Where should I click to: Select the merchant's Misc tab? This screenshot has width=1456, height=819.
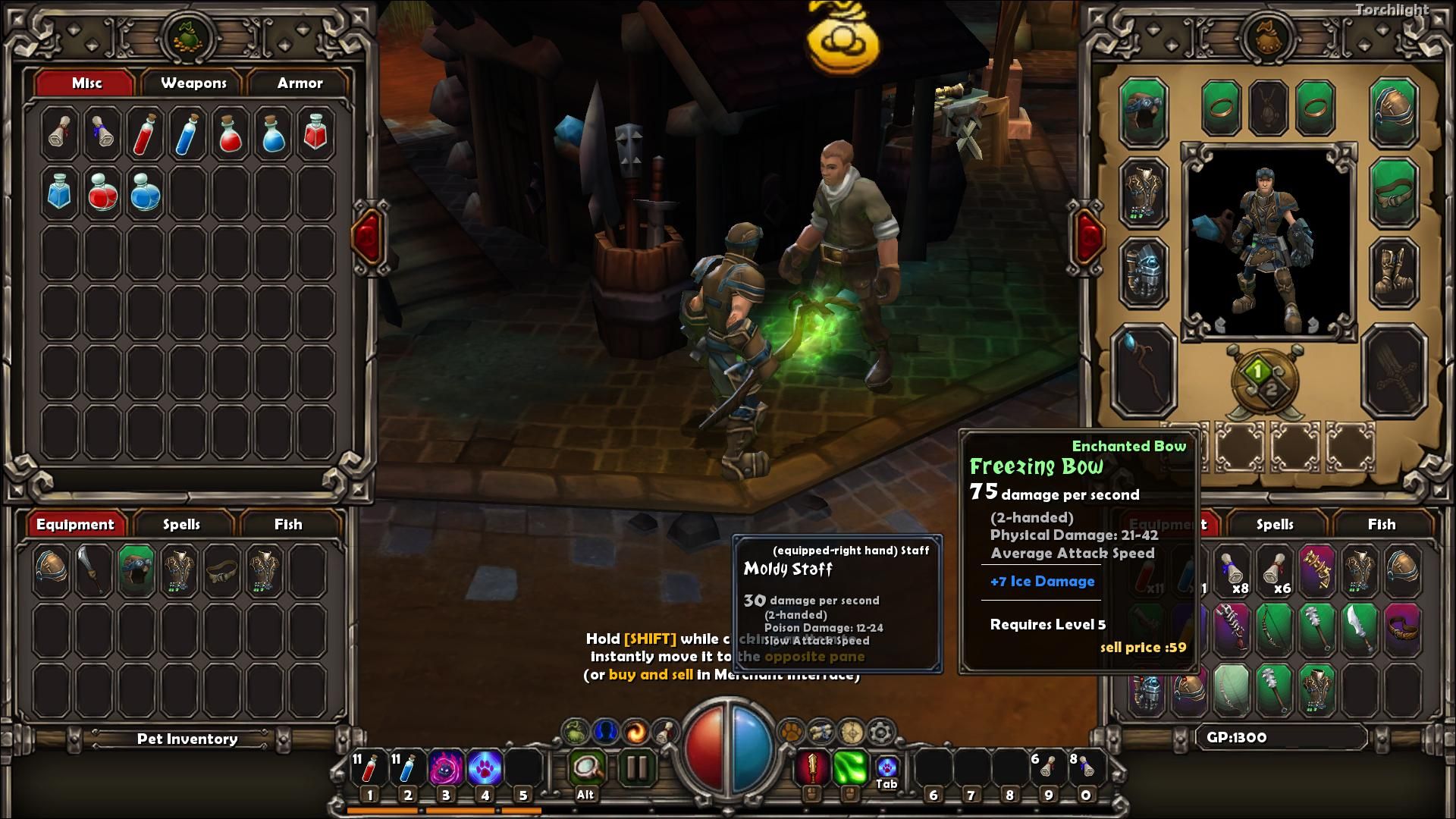pos(86,83)
